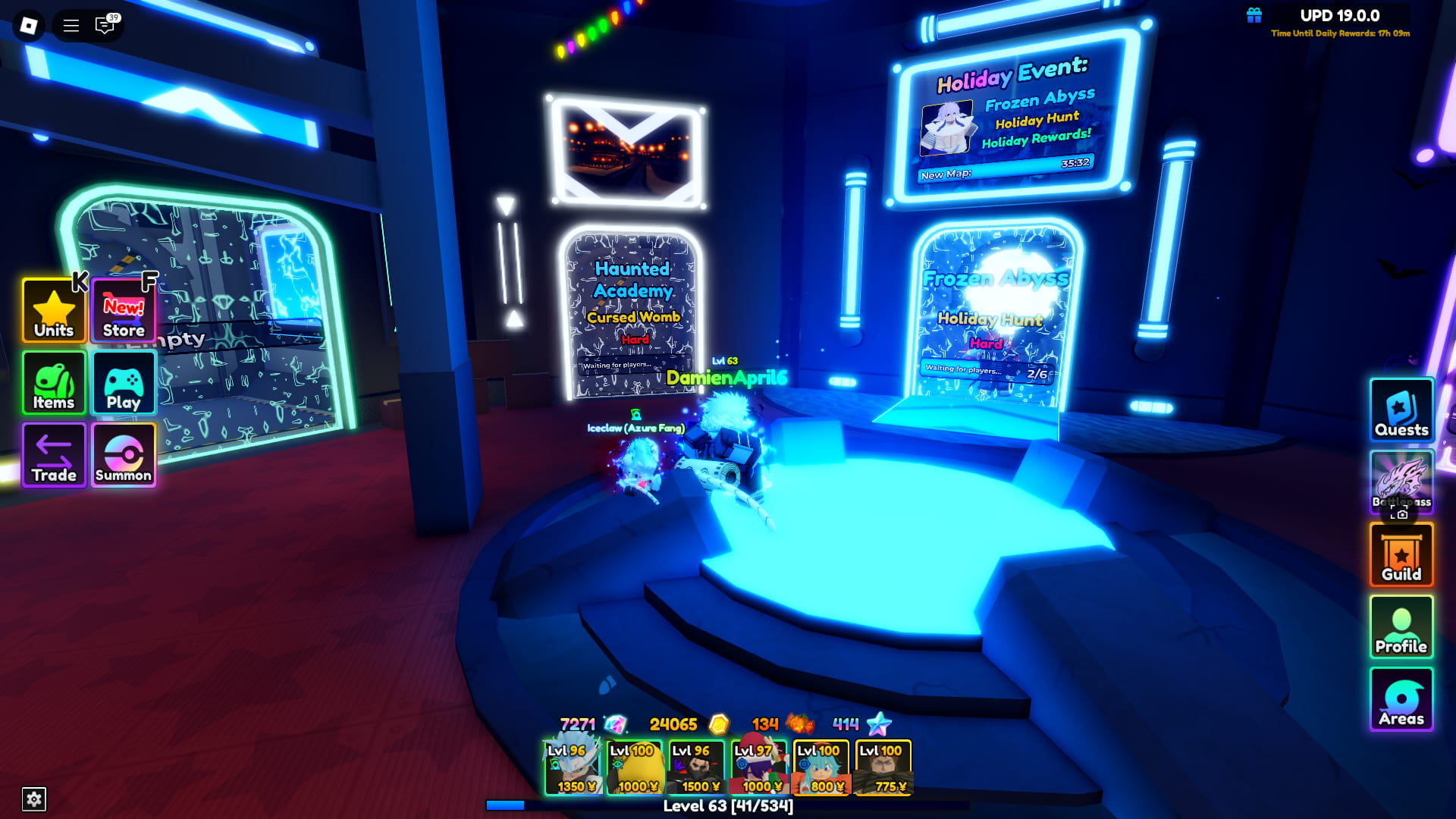Open the Areas menu
Viewport: 1456px width, 819px height.
coord(1401,698)
